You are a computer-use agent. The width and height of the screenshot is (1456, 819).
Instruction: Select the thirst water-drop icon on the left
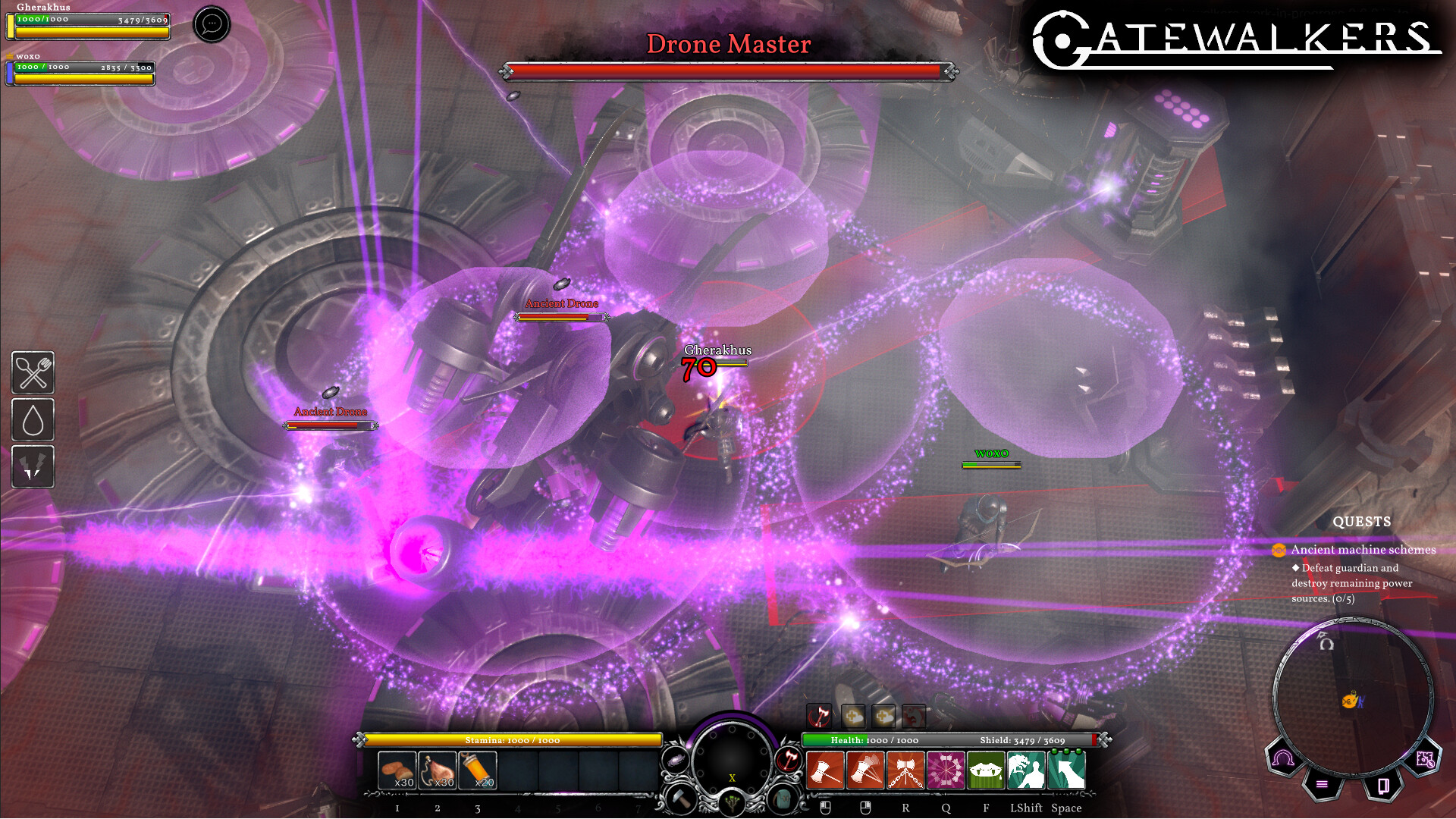(33, 421)
